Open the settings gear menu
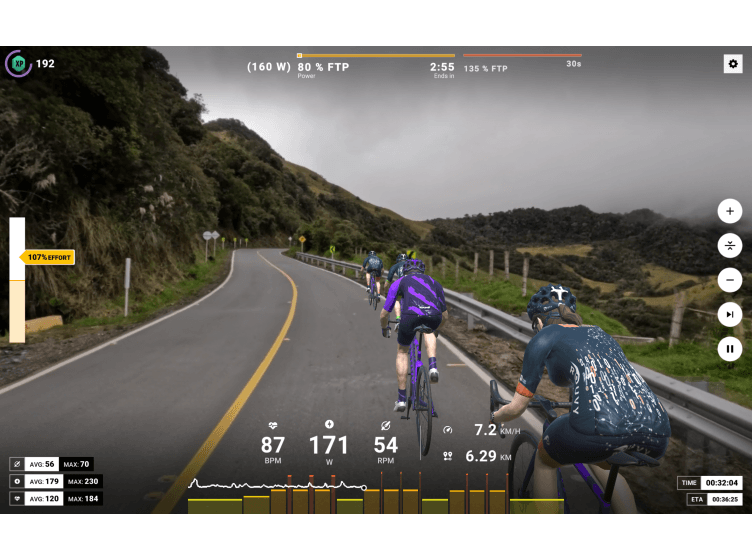 733,64
